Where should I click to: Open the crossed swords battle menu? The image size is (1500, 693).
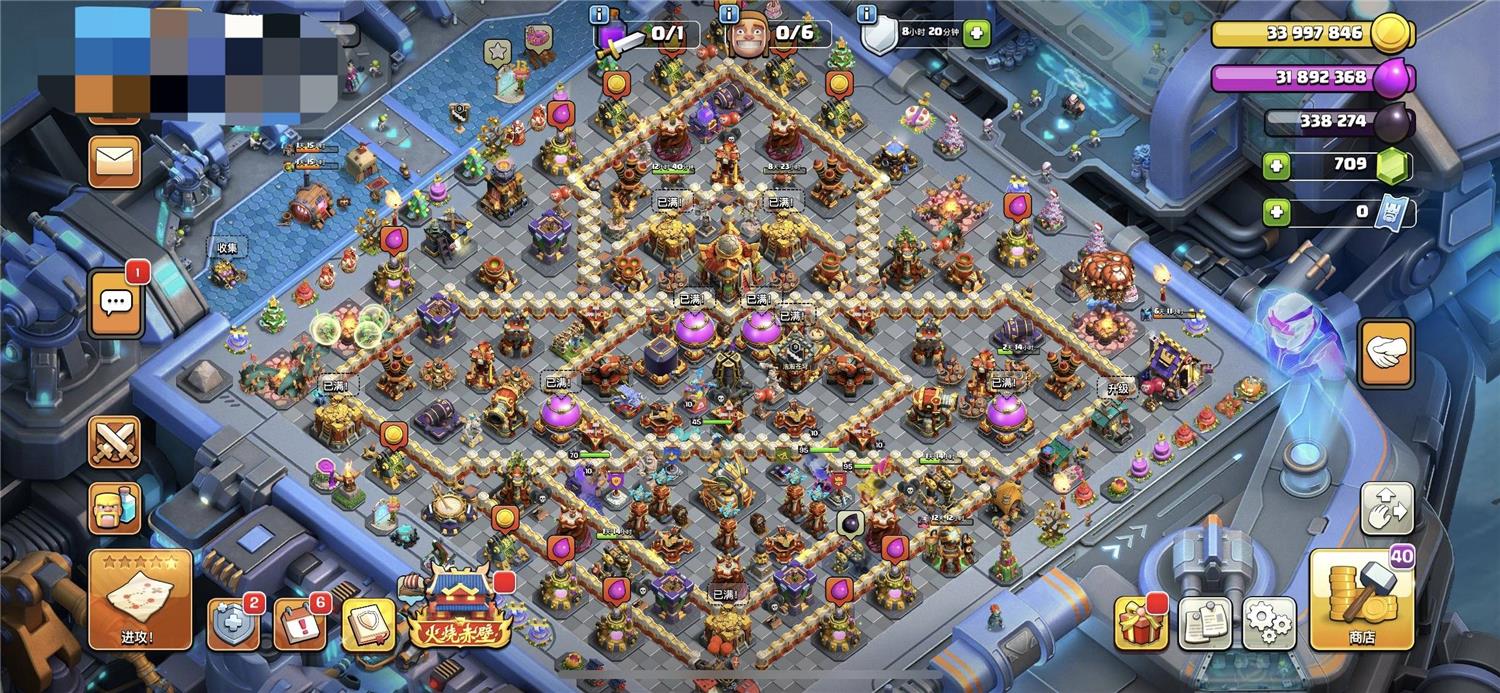(x=114, y=442)
